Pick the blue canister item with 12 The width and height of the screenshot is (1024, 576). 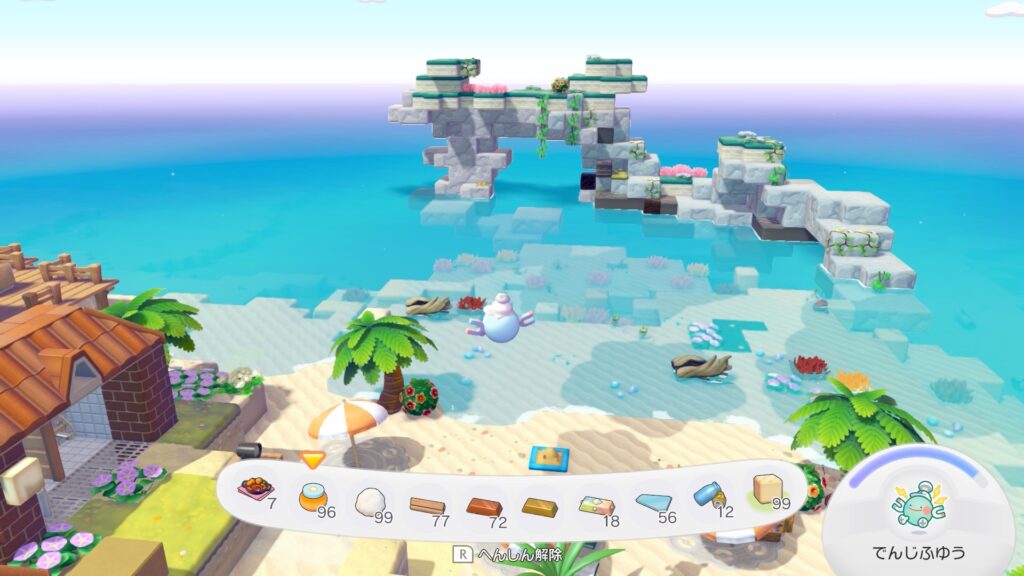tap(710, 494)
